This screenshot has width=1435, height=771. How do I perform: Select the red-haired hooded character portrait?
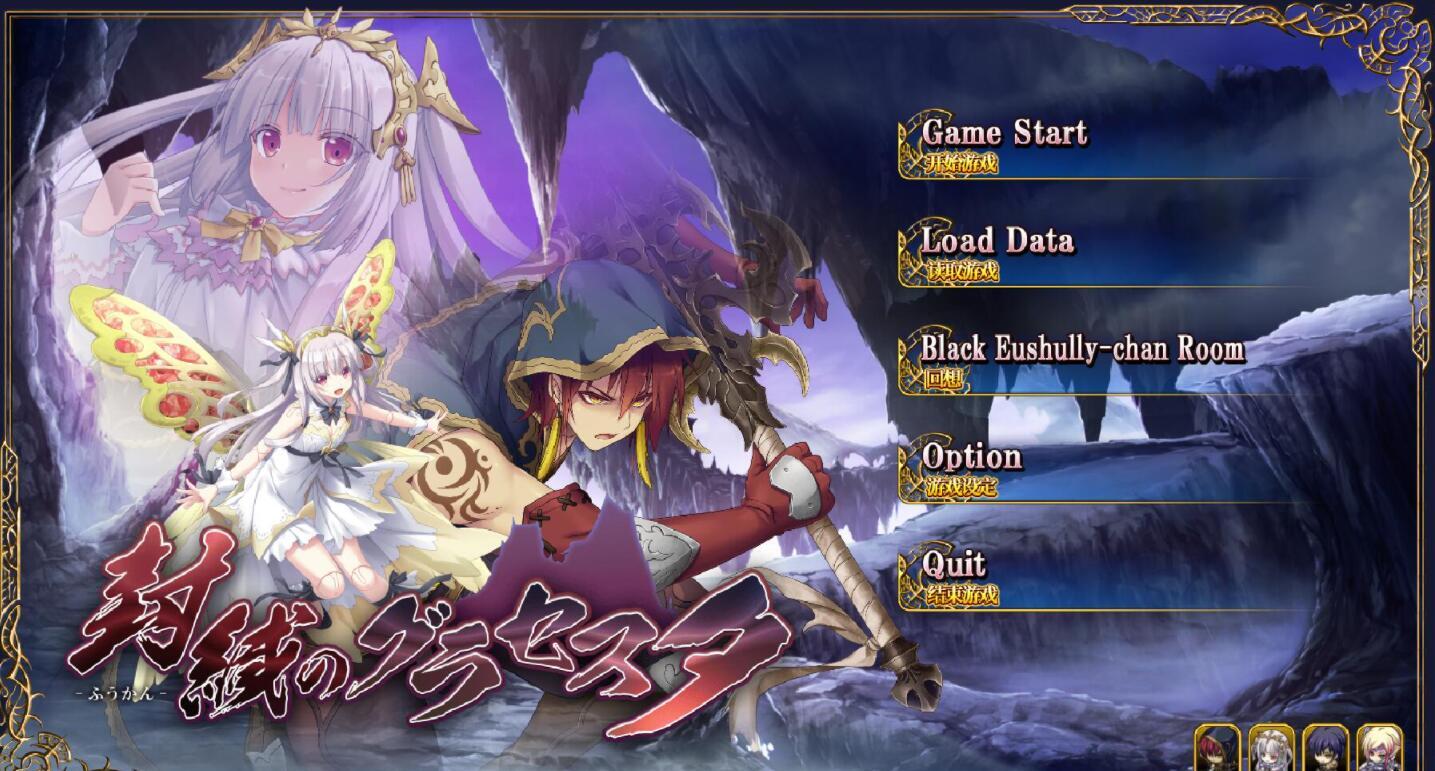(1217, 748)
